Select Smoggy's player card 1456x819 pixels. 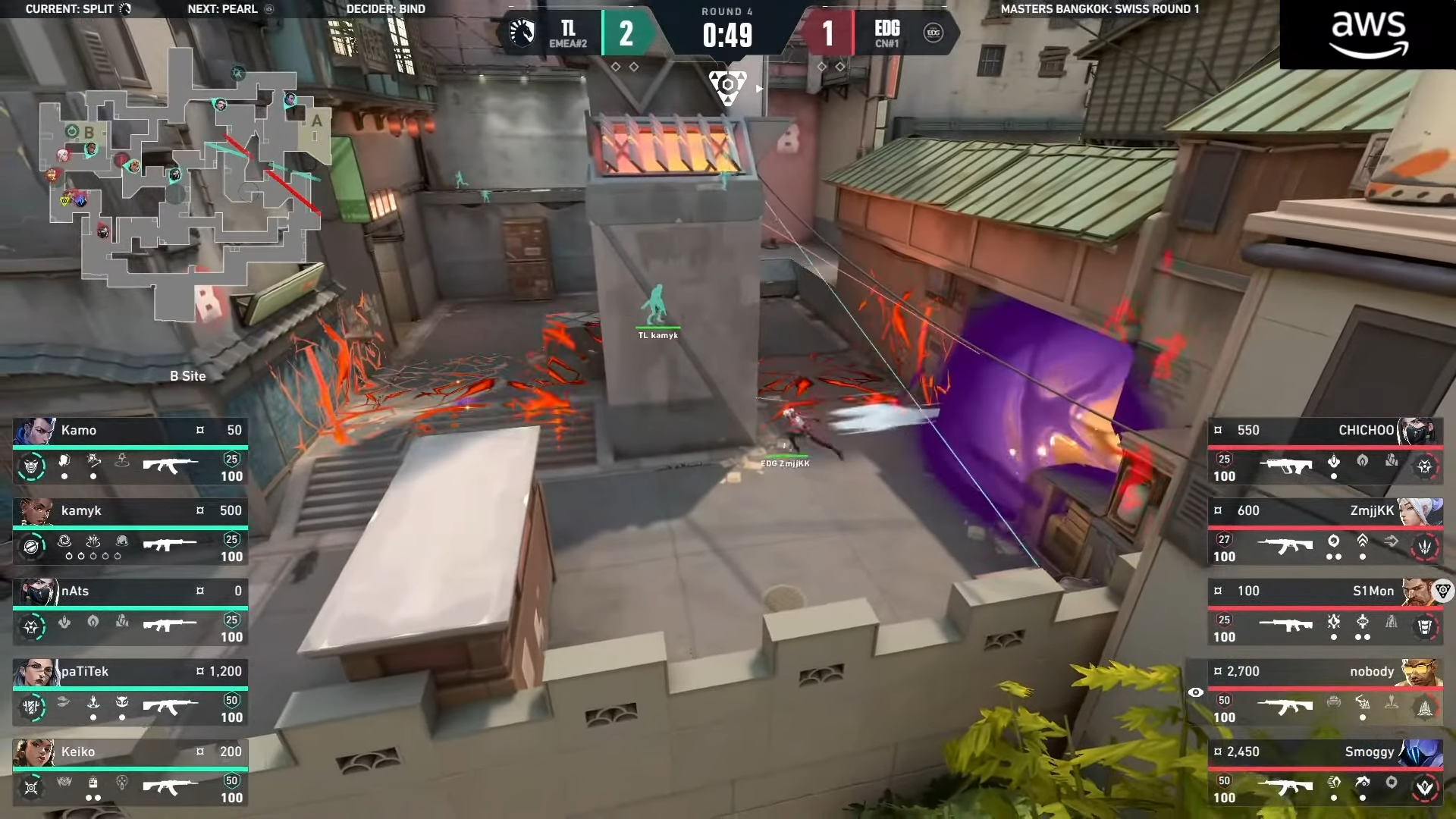click(1325, 773)
